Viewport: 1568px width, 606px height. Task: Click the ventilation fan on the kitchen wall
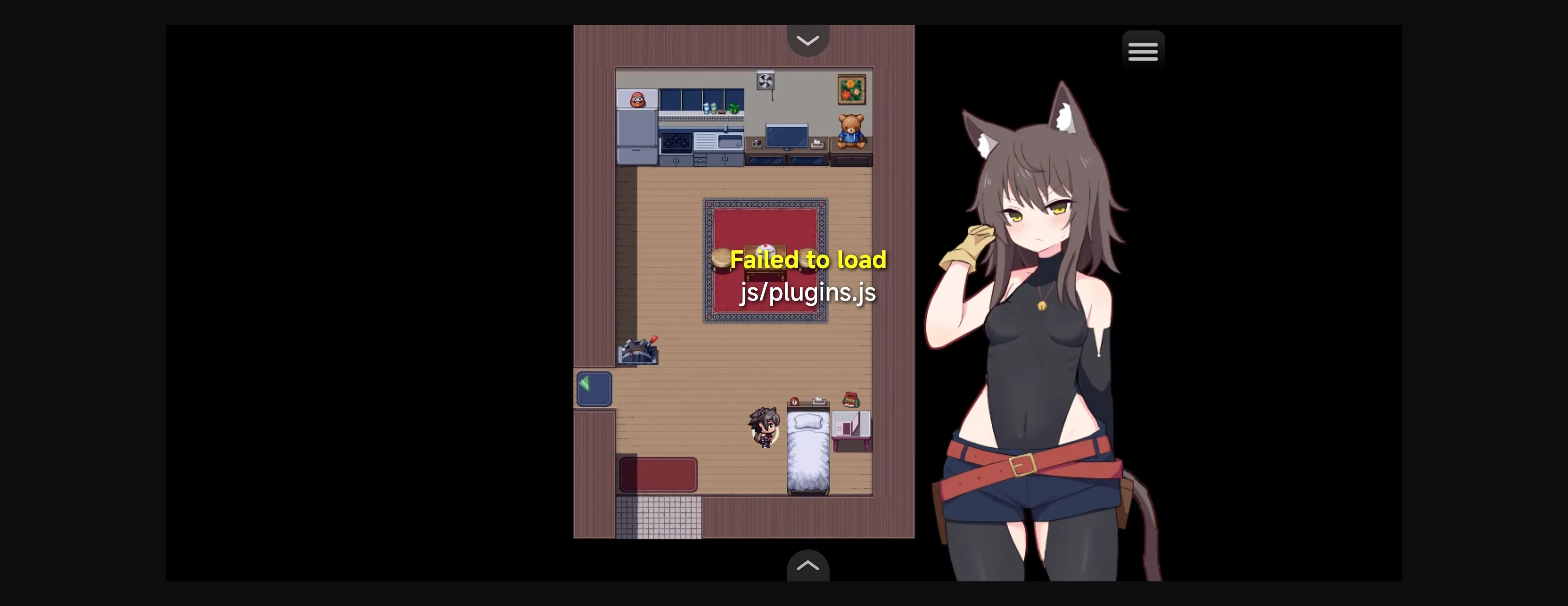tap(765, 81)
